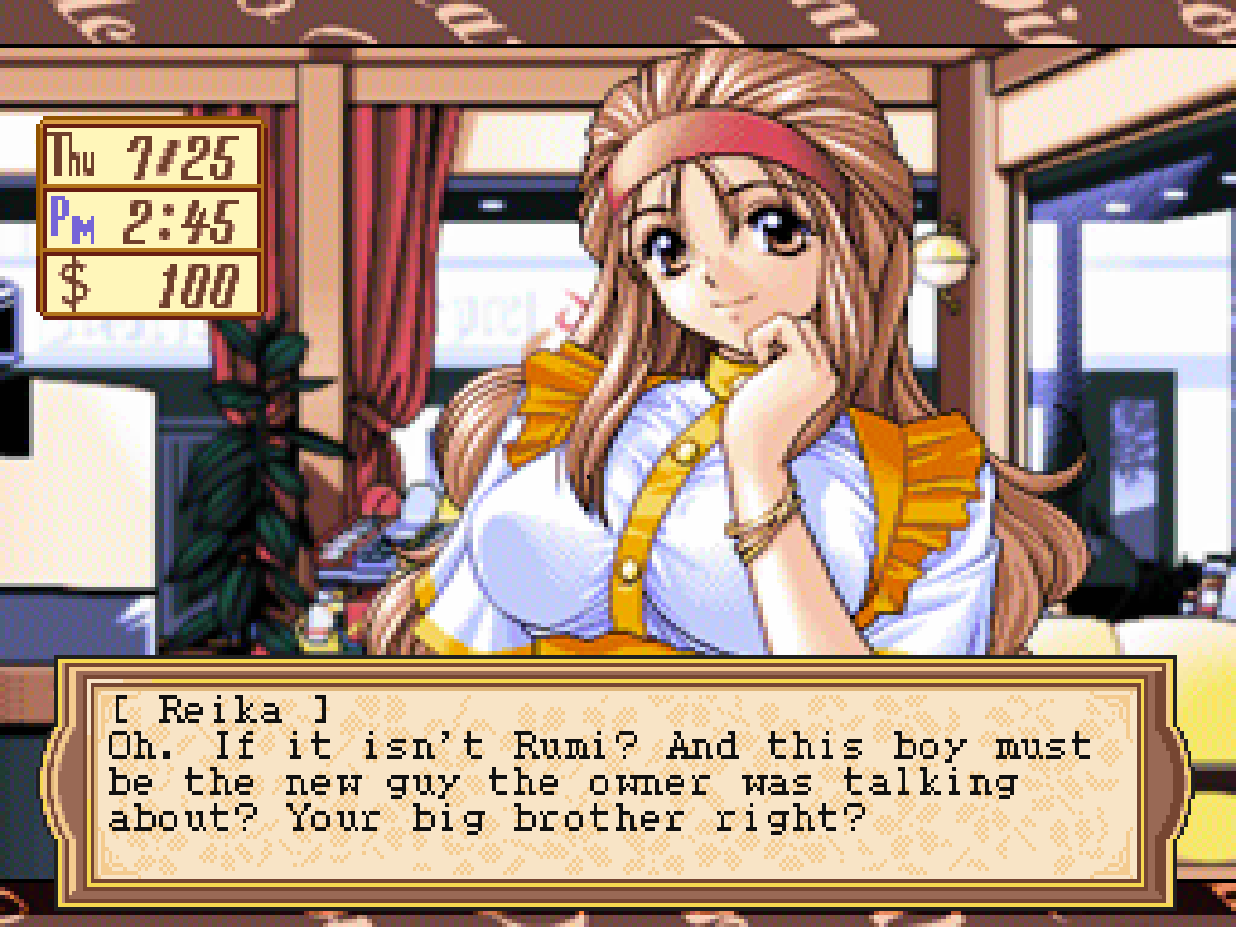Advance Reika's dialogue text box

point(615,782)
